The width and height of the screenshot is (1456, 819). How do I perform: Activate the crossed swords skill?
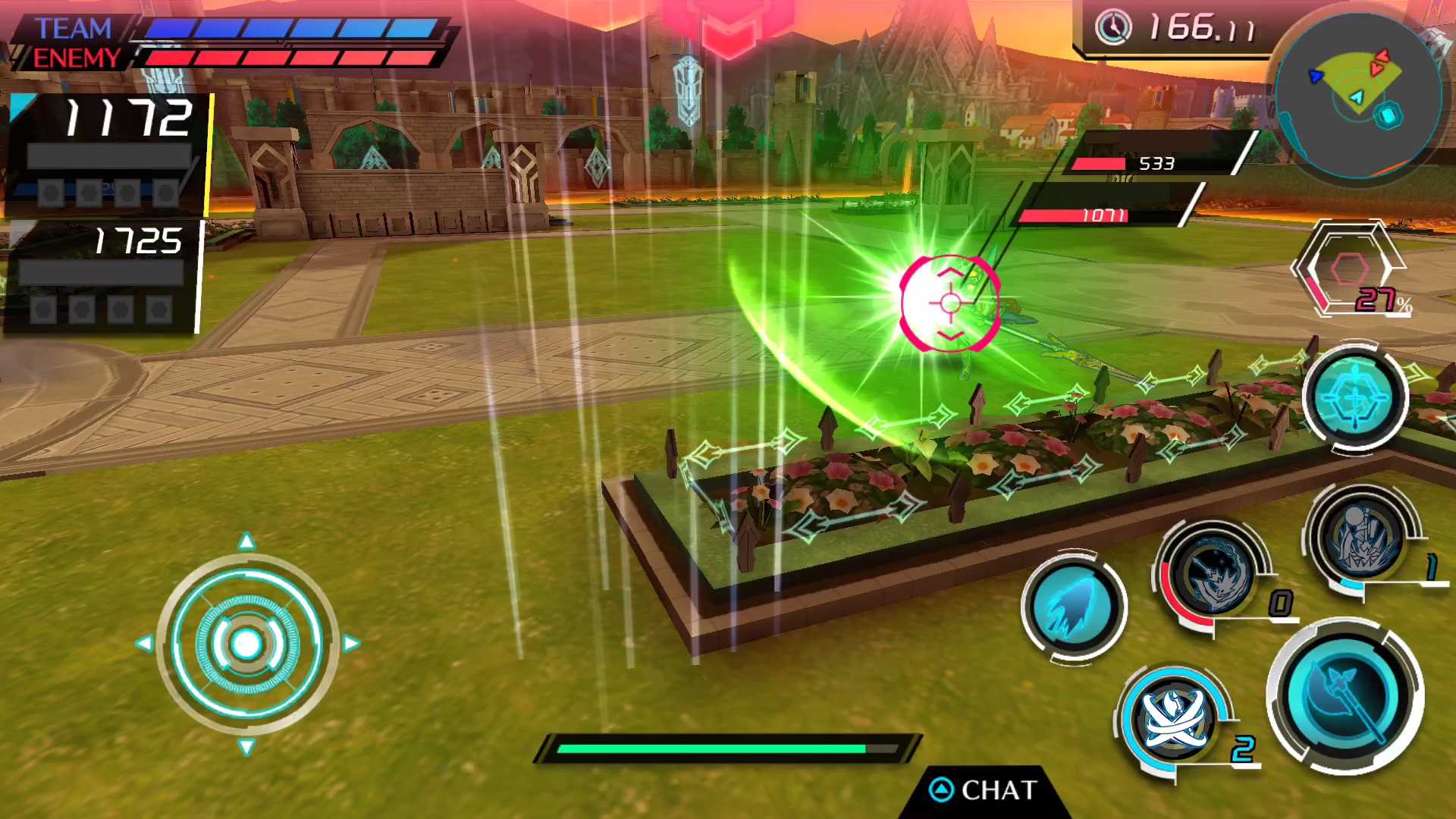coord(1174,717)
